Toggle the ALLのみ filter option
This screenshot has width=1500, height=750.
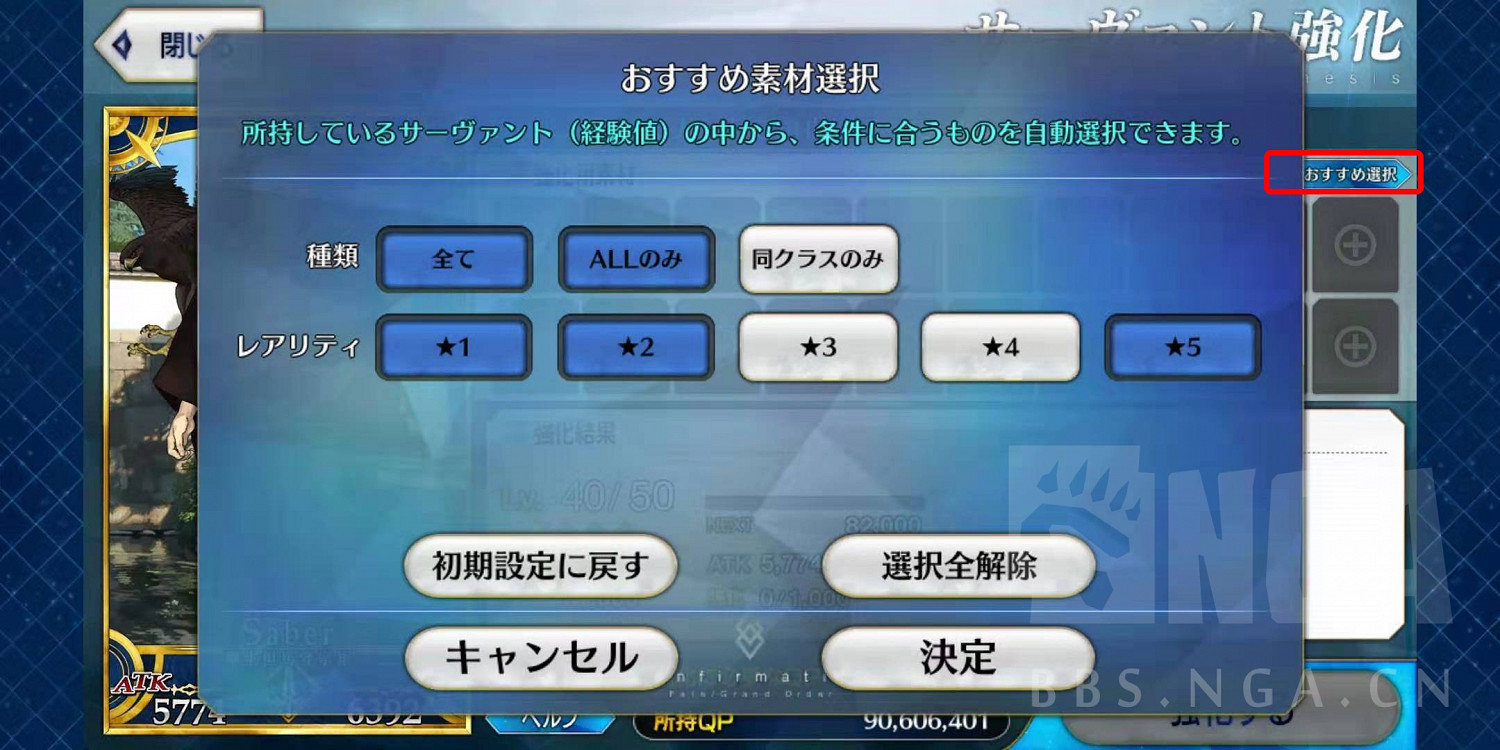[636, 259]
